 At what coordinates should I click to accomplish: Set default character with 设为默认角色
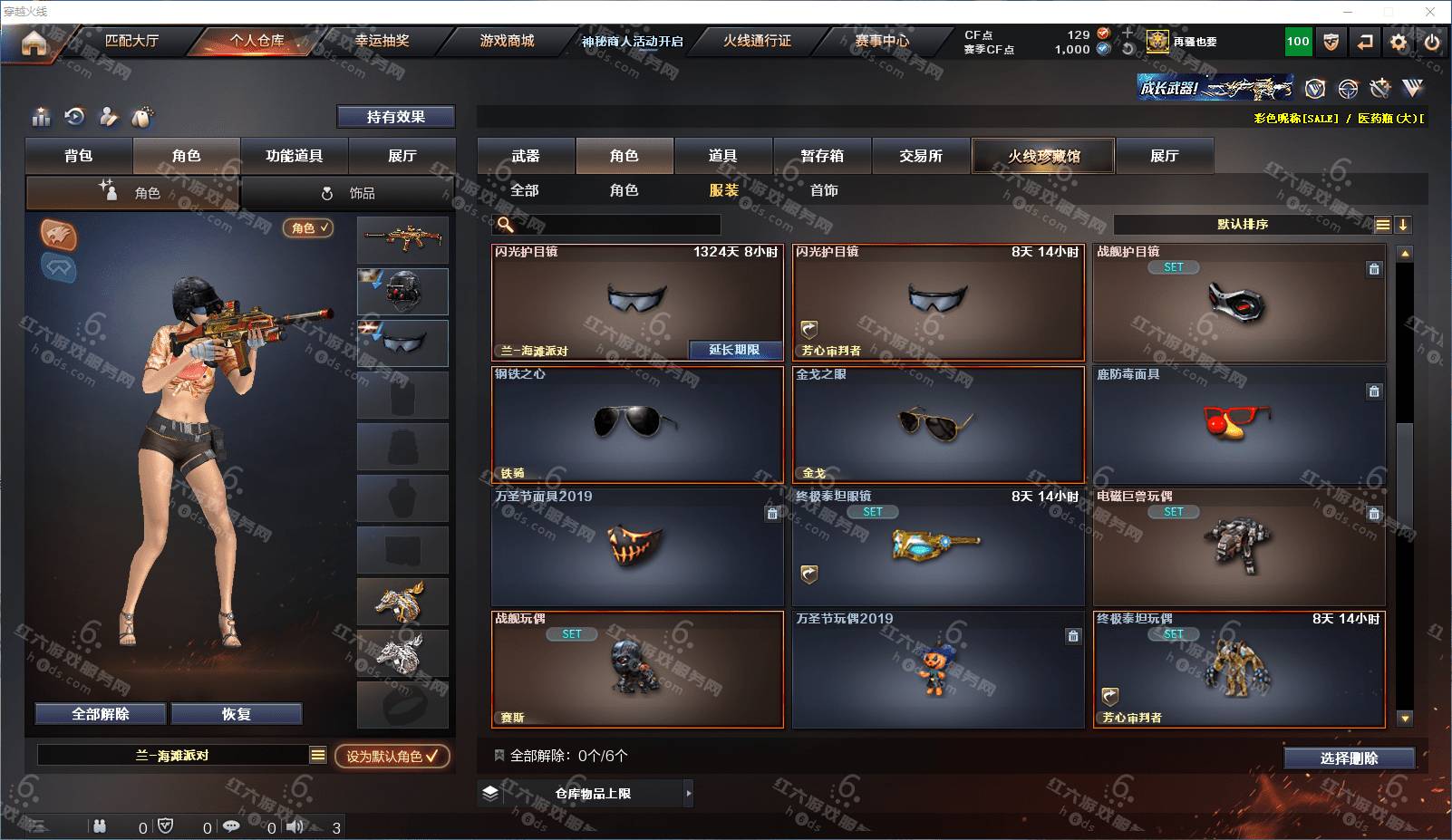(392, 756)
